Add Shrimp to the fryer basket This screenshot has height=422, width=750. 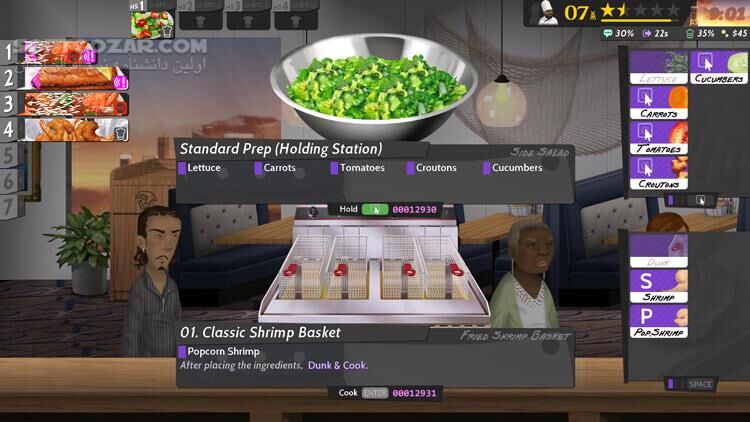pyautogui.click(x=659, y=286)
